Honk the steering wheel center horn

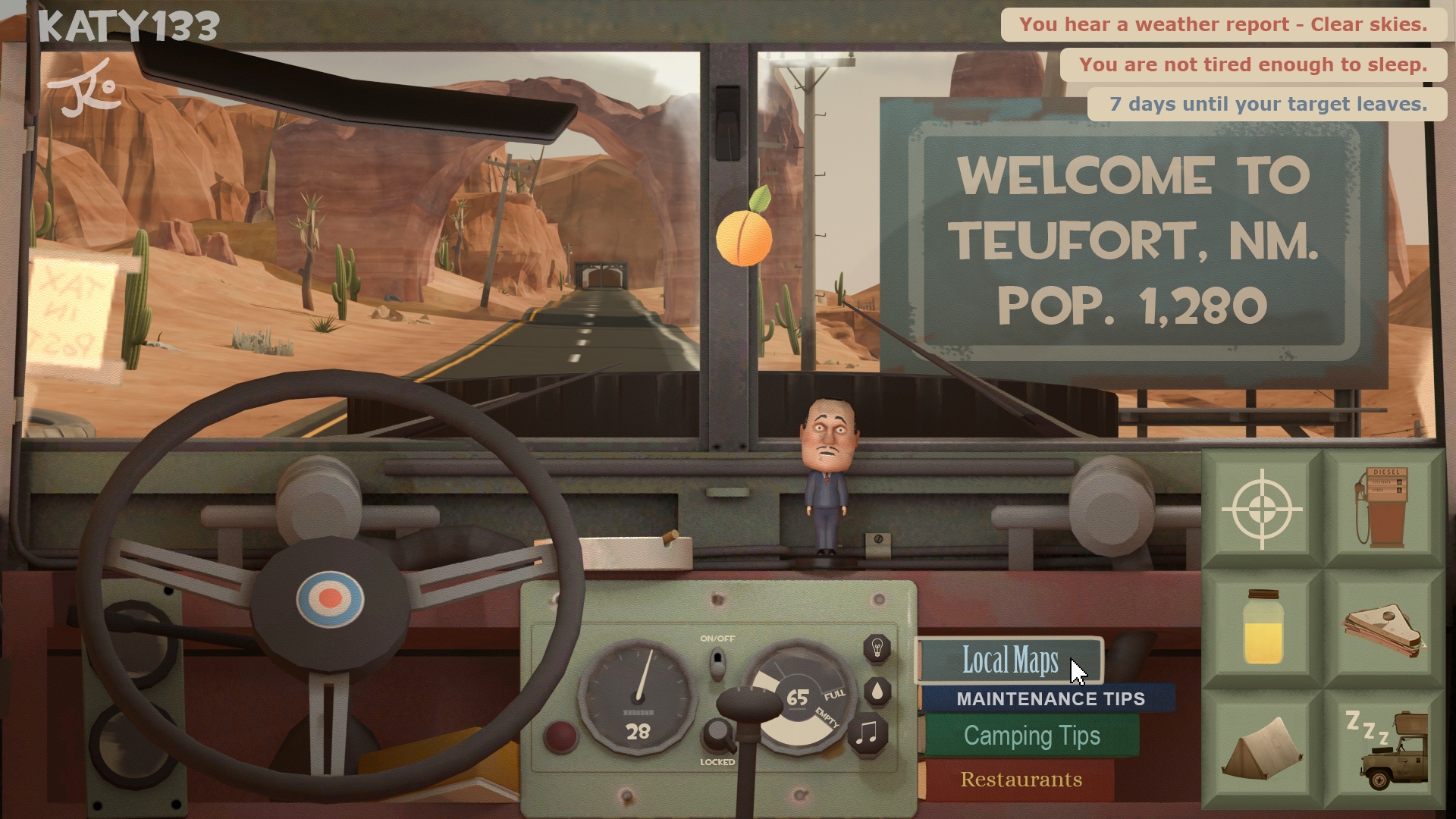(330, 599)
